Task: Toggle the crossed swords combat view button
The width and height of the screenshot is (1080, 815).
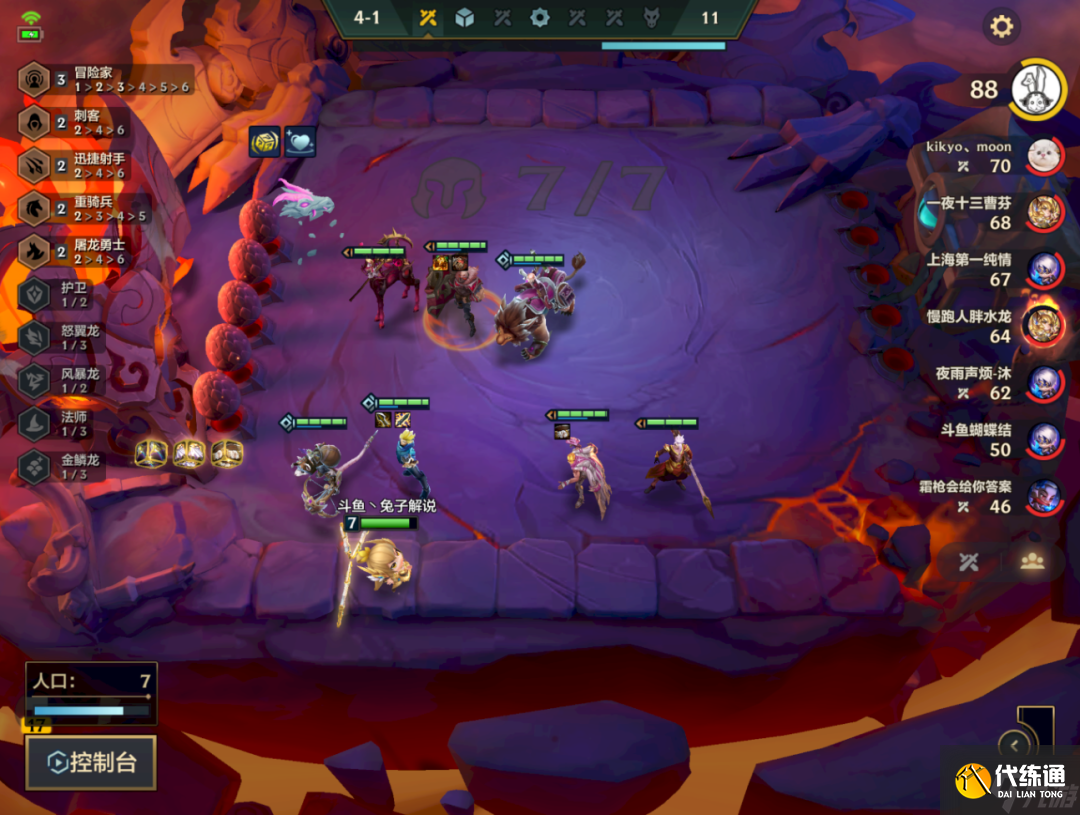Action: [x=968, y=561]
